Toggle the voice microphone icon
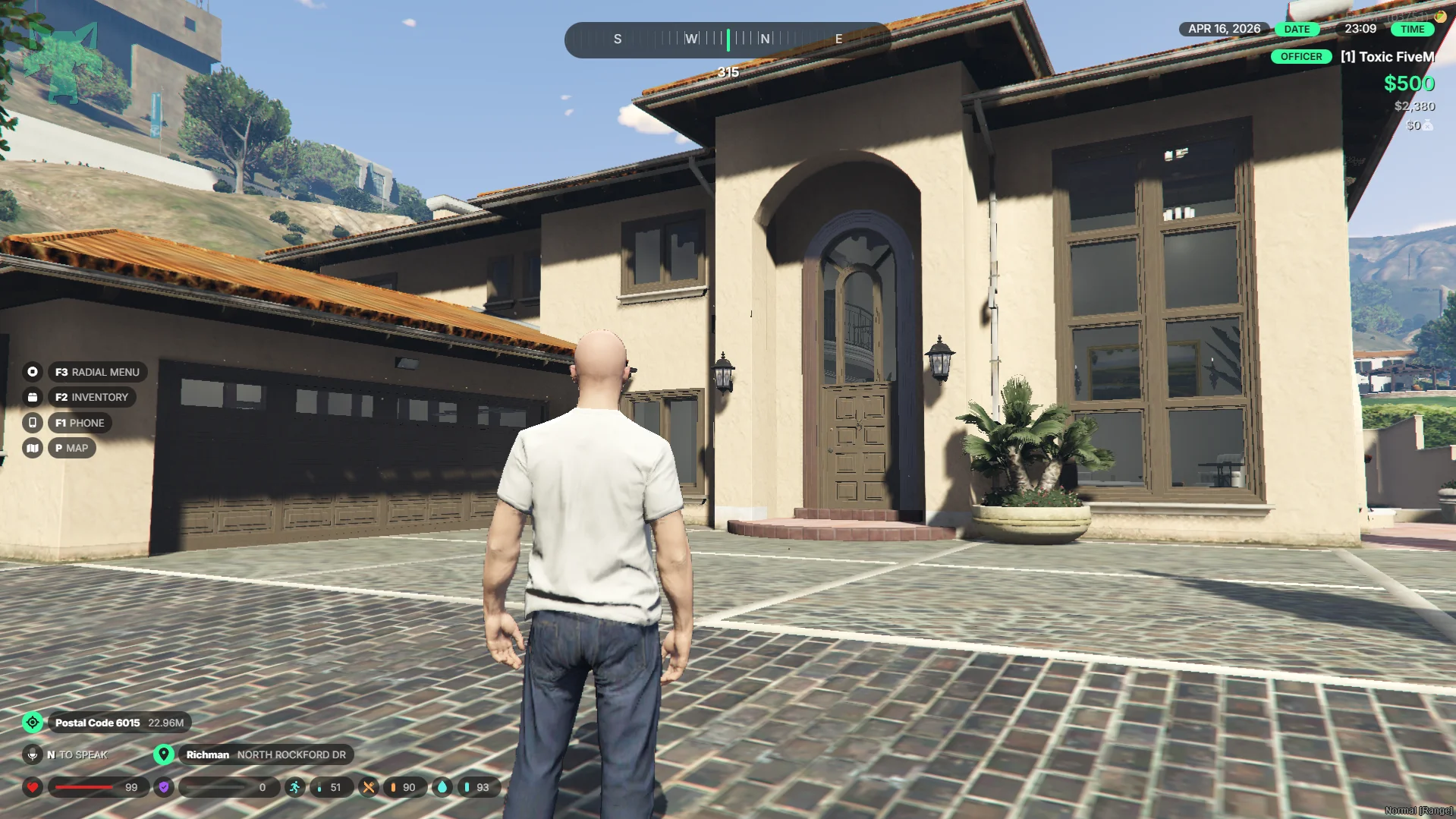This screenshot has height=819, width=1456. [x=33, y=754]
